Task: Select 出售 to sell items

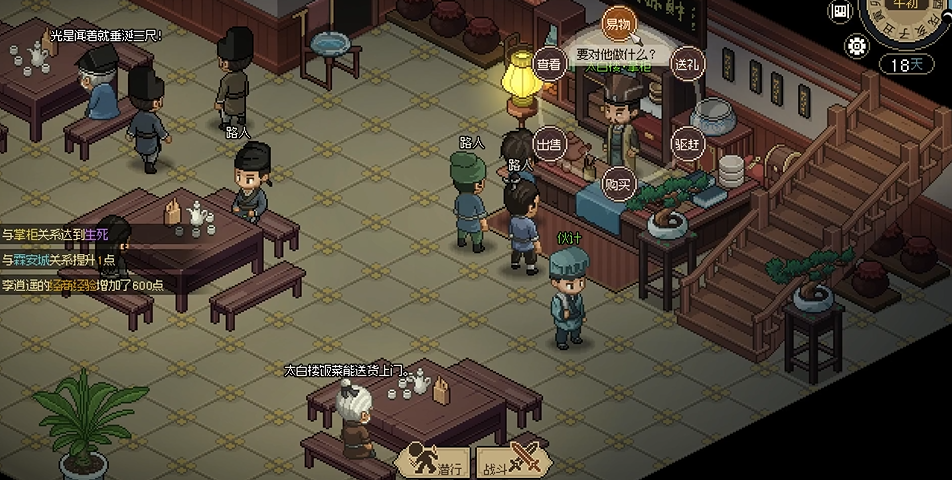Action: click(549, 143)
